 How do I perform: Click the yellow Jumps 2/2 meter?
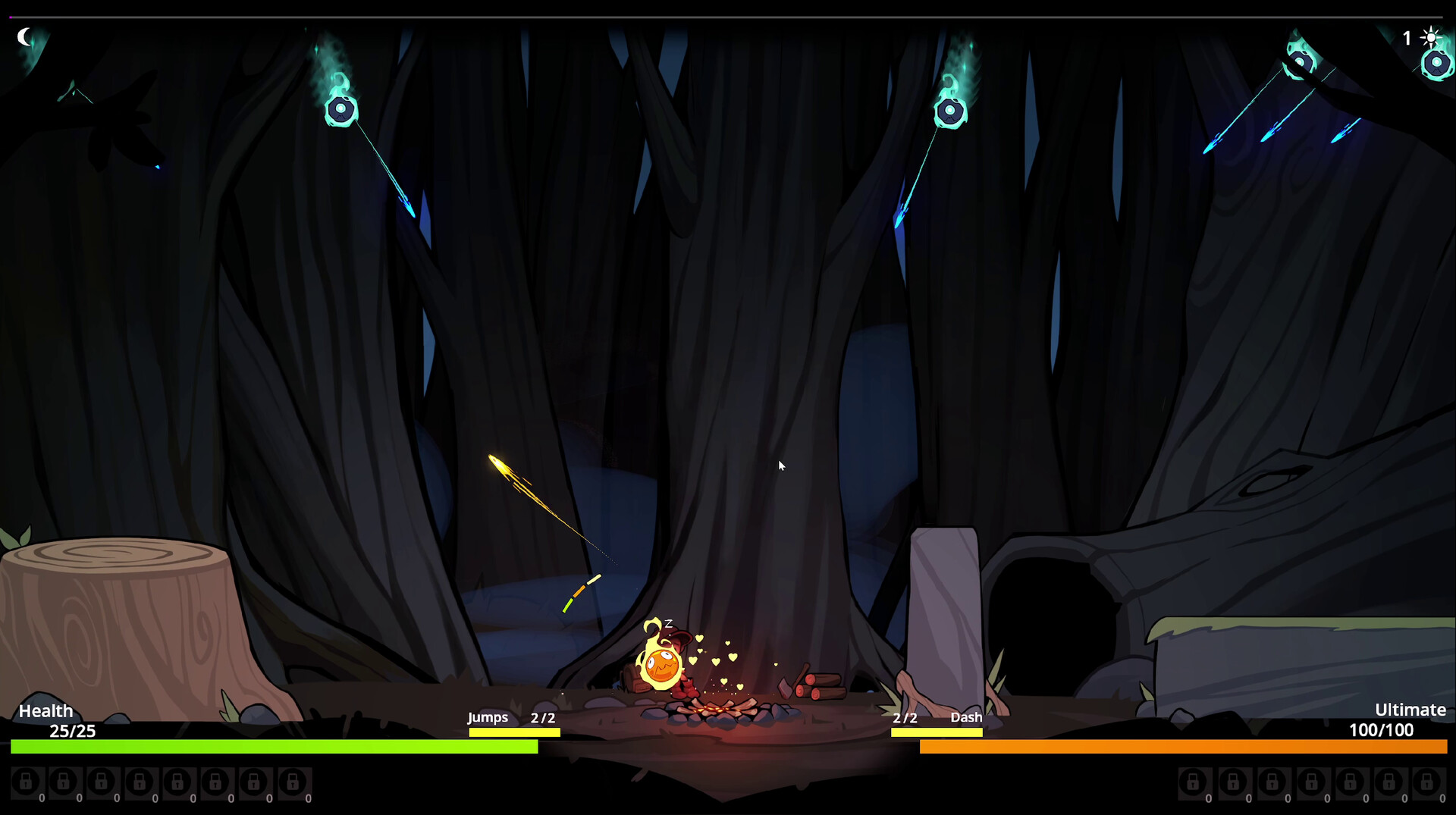pyautogui.click(x=514, y=730)
